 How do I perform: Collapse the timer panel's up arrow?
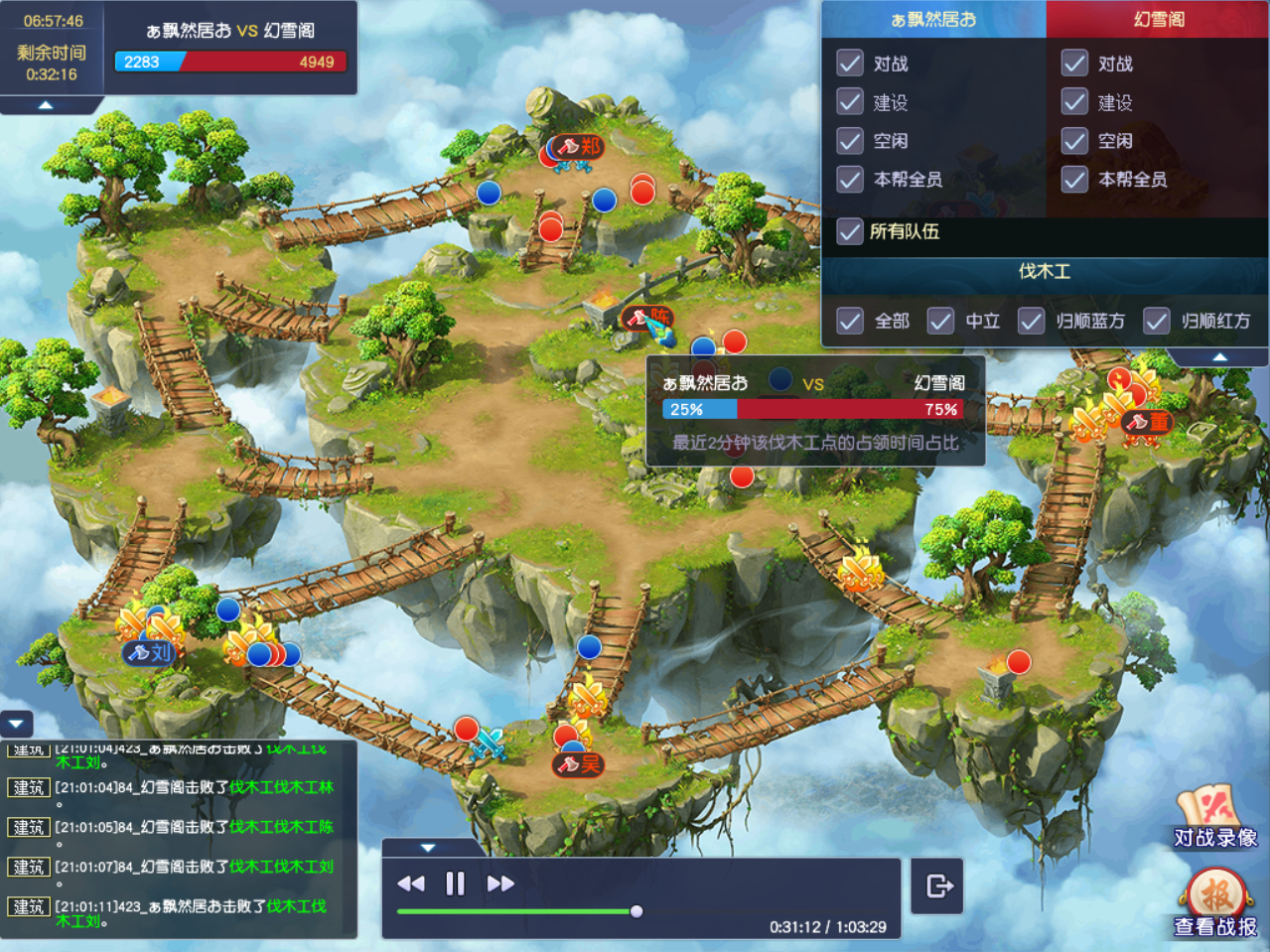coord(46,105)
